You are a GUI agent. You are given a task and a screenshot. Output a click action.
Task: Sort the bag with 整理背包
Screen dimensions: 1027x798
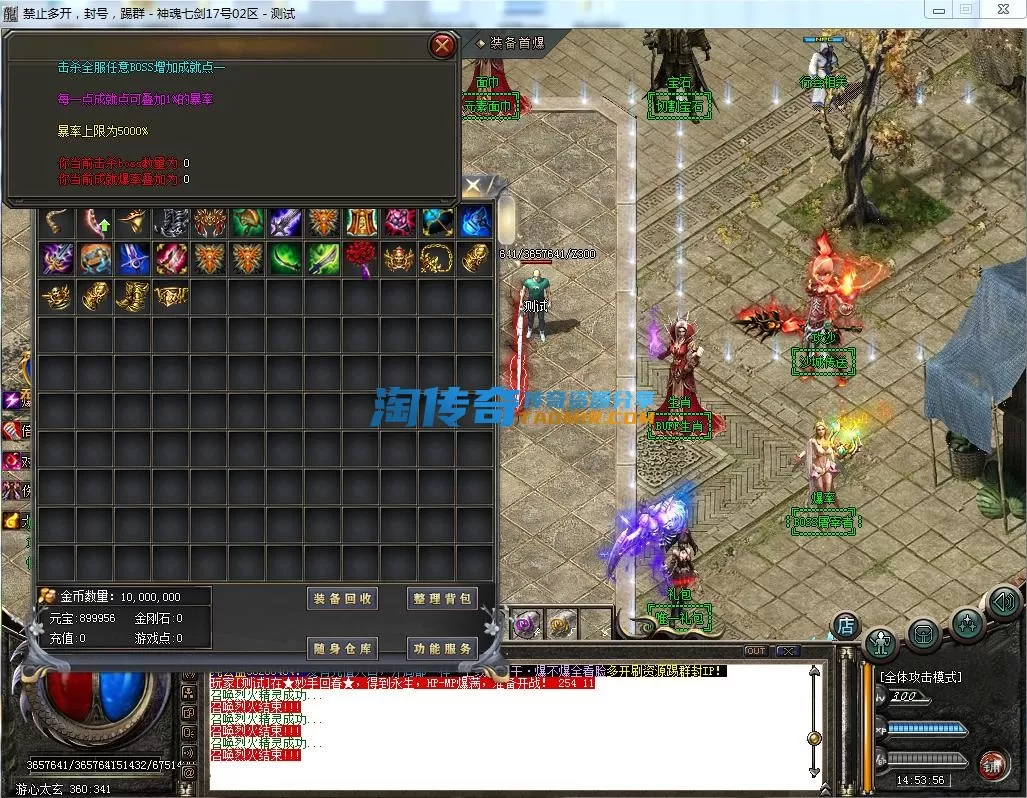442,598
